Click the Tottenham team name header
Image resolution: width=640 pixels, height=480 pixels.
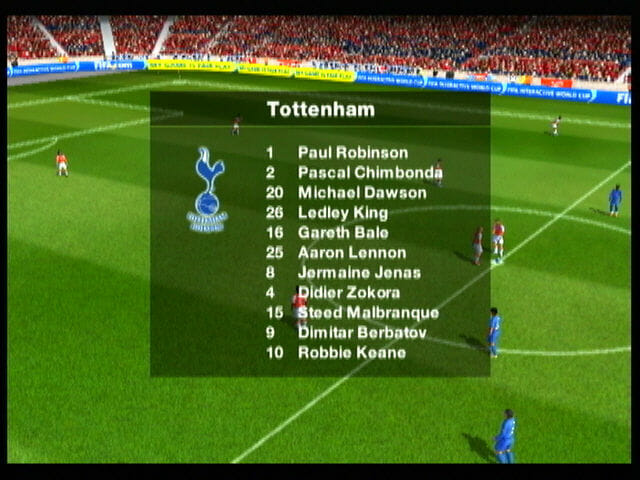pos(320,110)
